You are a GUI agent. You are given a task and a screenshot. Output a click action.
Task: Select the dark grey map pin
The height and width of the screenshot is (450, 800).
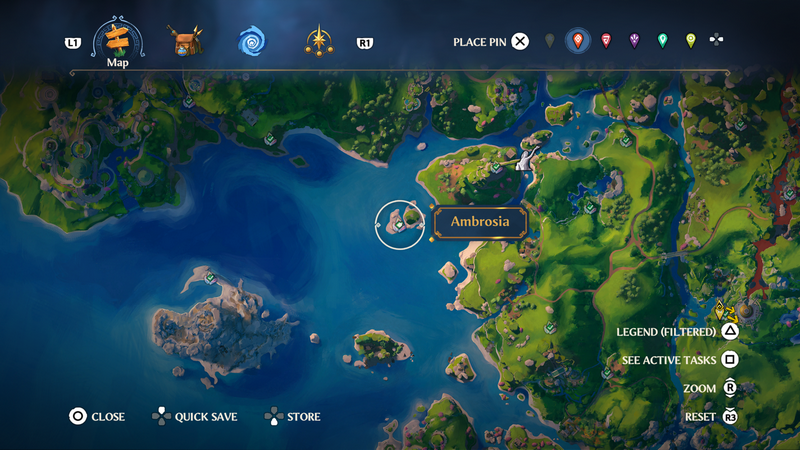549,41
